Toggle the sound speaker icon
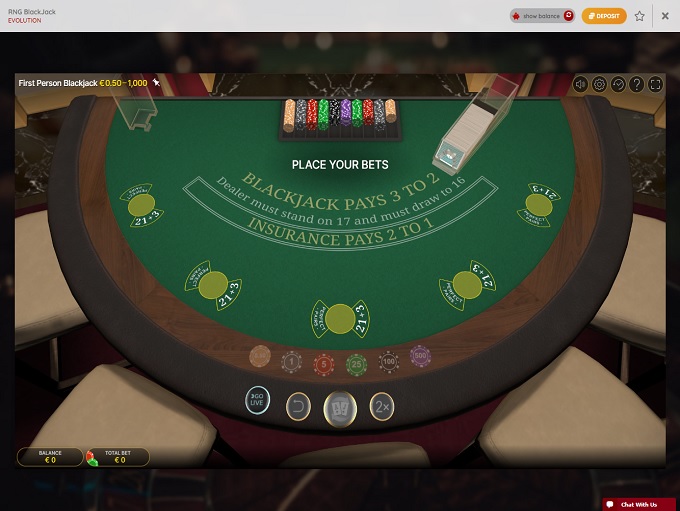The height and width of the screenshot is (511, 680). [x=580, y=84]
